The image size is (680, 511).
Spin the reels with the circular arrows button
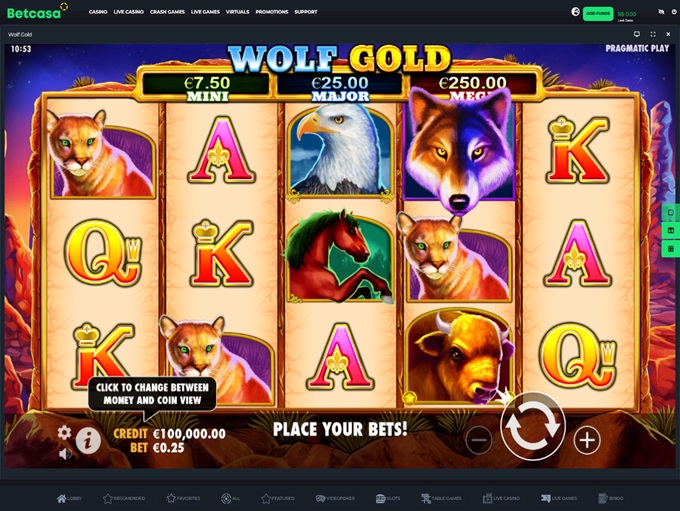tap(532, 426)
